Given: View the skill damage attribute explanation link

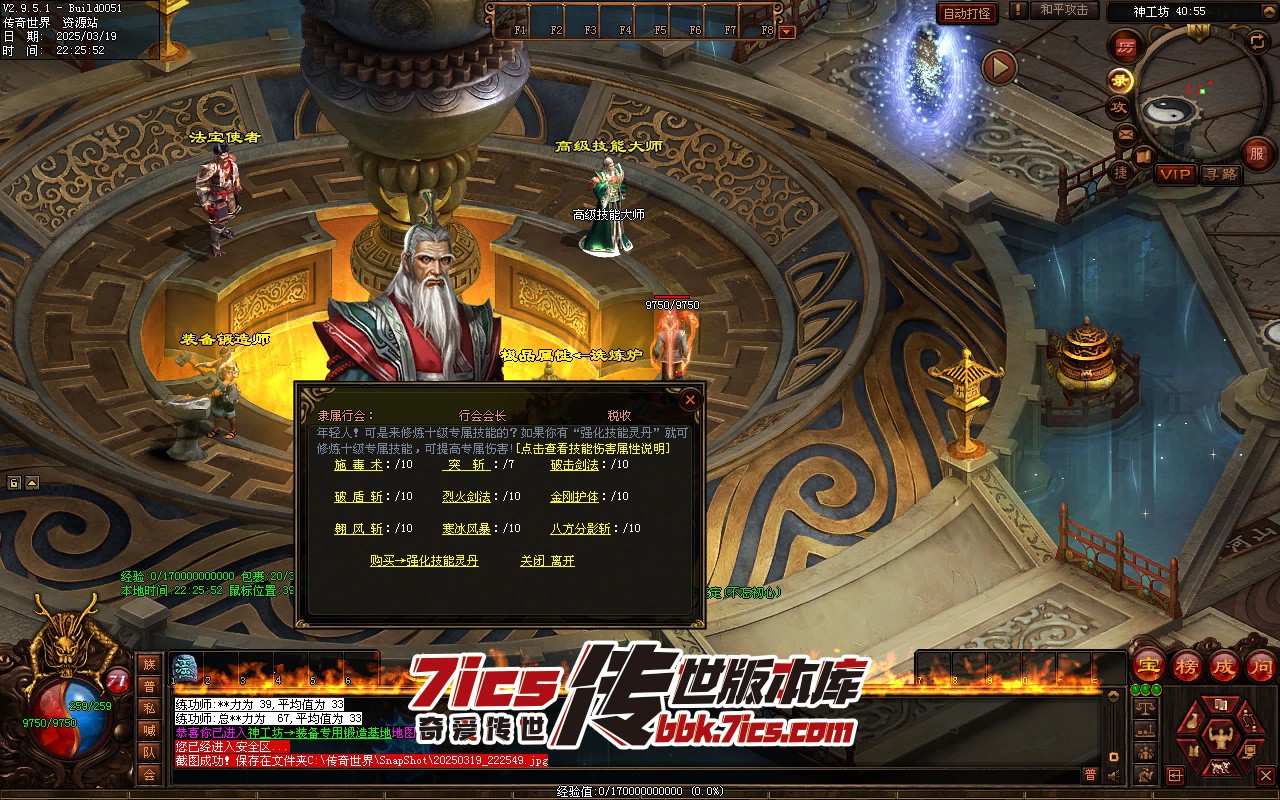Looking at the screenshot, I should pyautogui.click(x=593, y=448).
